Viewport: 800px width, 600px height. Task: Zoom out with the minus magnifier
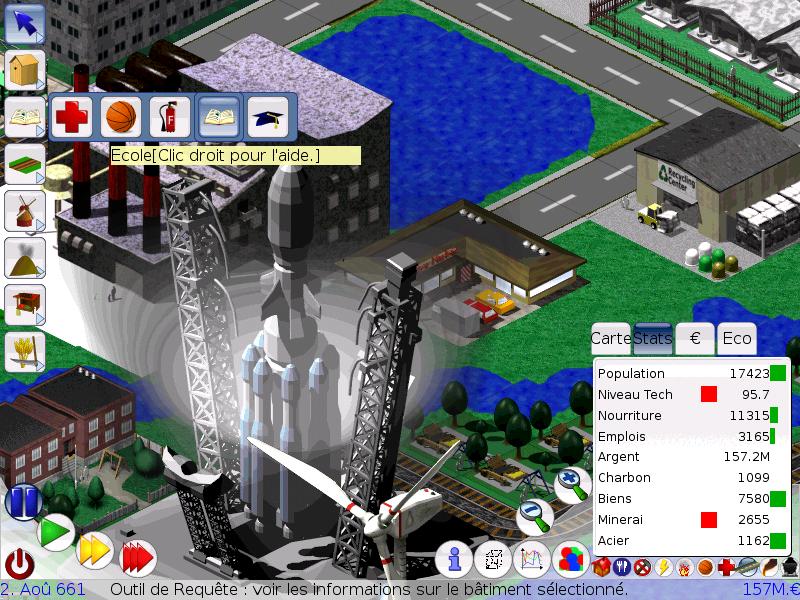(535, 516)
